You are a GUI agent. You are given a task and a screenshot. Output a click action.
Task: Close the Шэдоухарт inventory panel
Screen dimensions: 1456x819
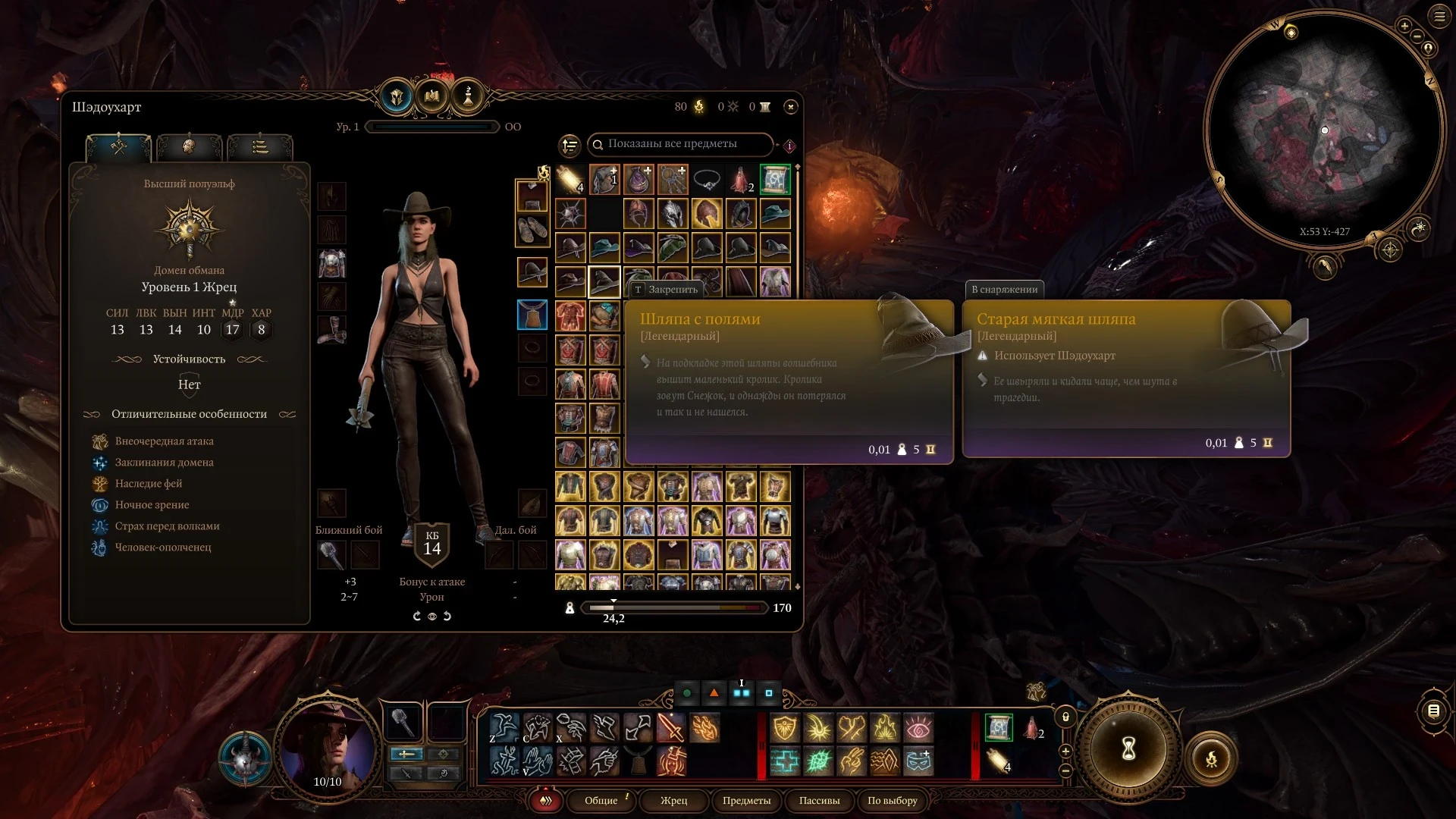790,107
